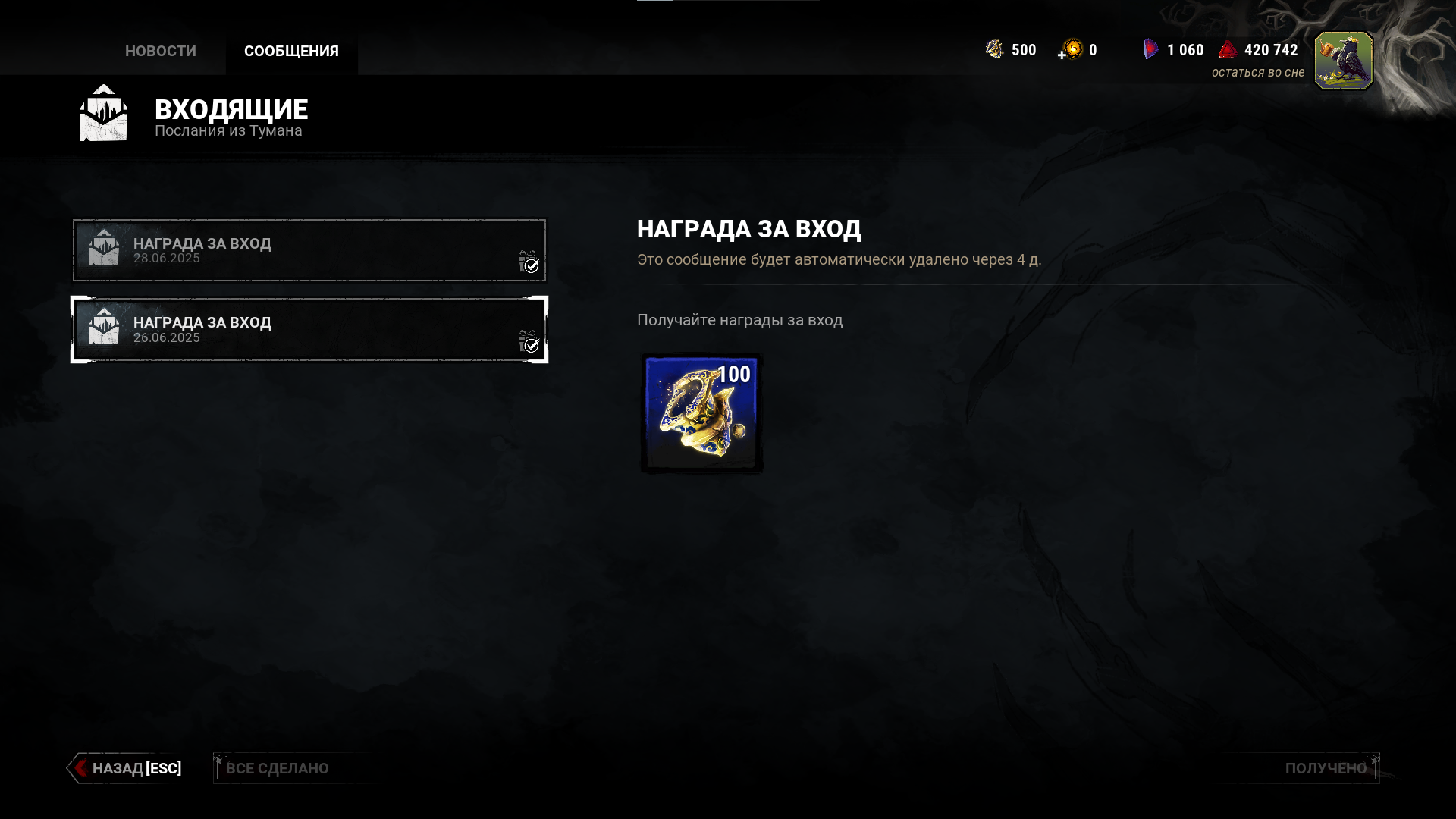This screenshot has height=819, width=1456.
Task: Click the golden 100 reward item tile
Action: click(701, 413)
